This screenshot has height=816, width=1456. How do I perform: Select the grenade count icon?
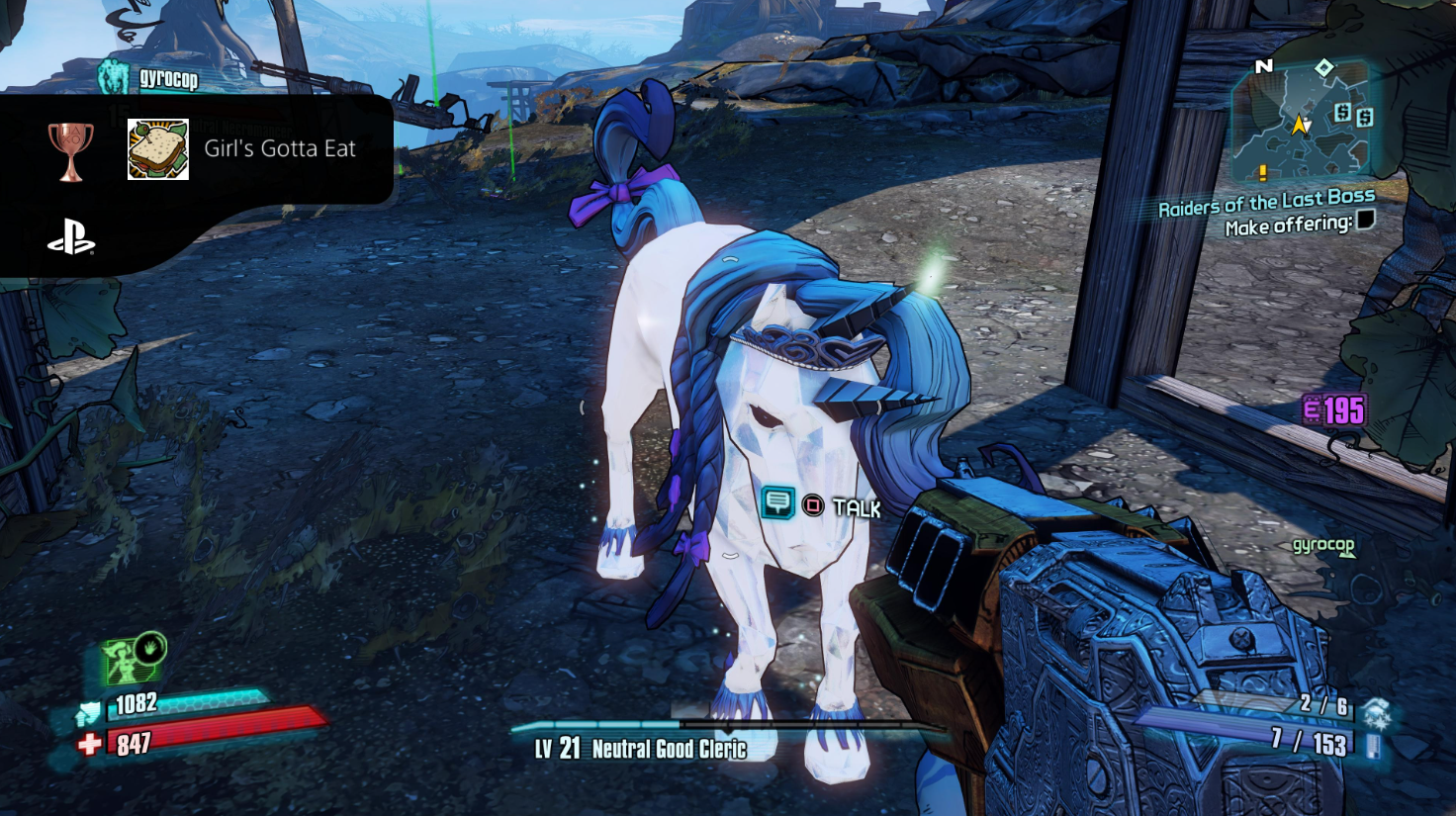tap(1376, 711)
